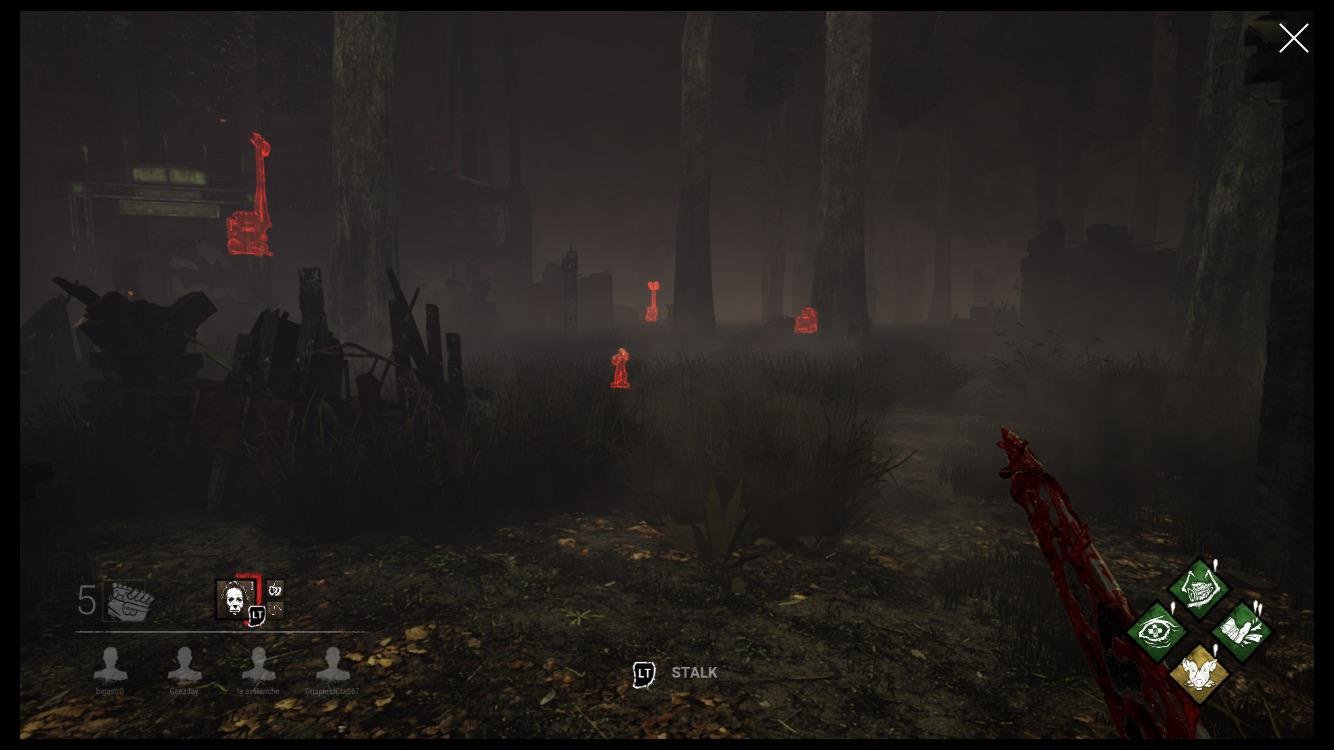Viewport: 1334px width, 750px height.
Task: Select the top green perk diamond in the corner
Action: point(1199,588)
